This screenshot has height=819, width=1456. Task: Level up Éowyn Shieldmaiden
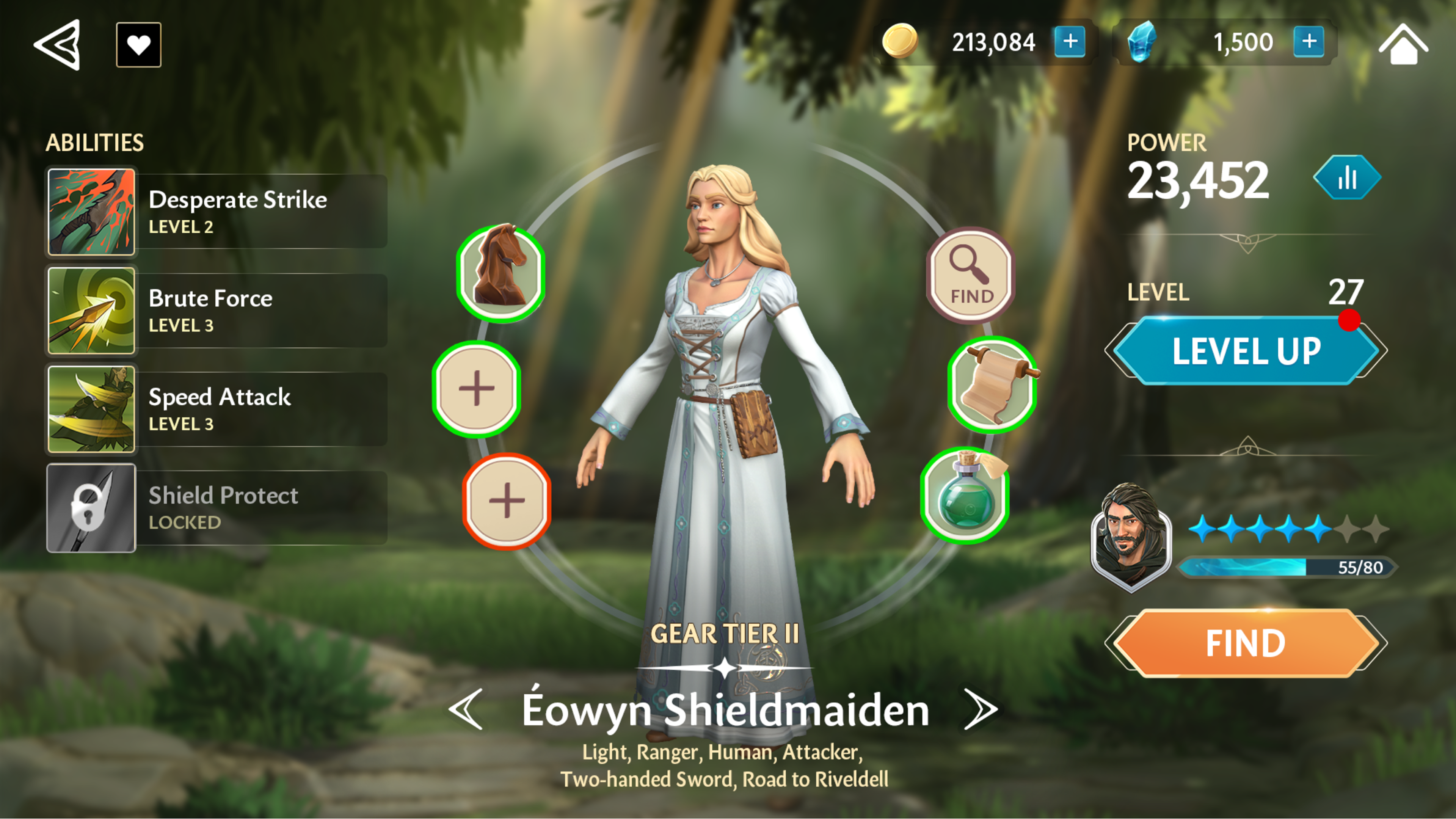[x=1246, y=351]
